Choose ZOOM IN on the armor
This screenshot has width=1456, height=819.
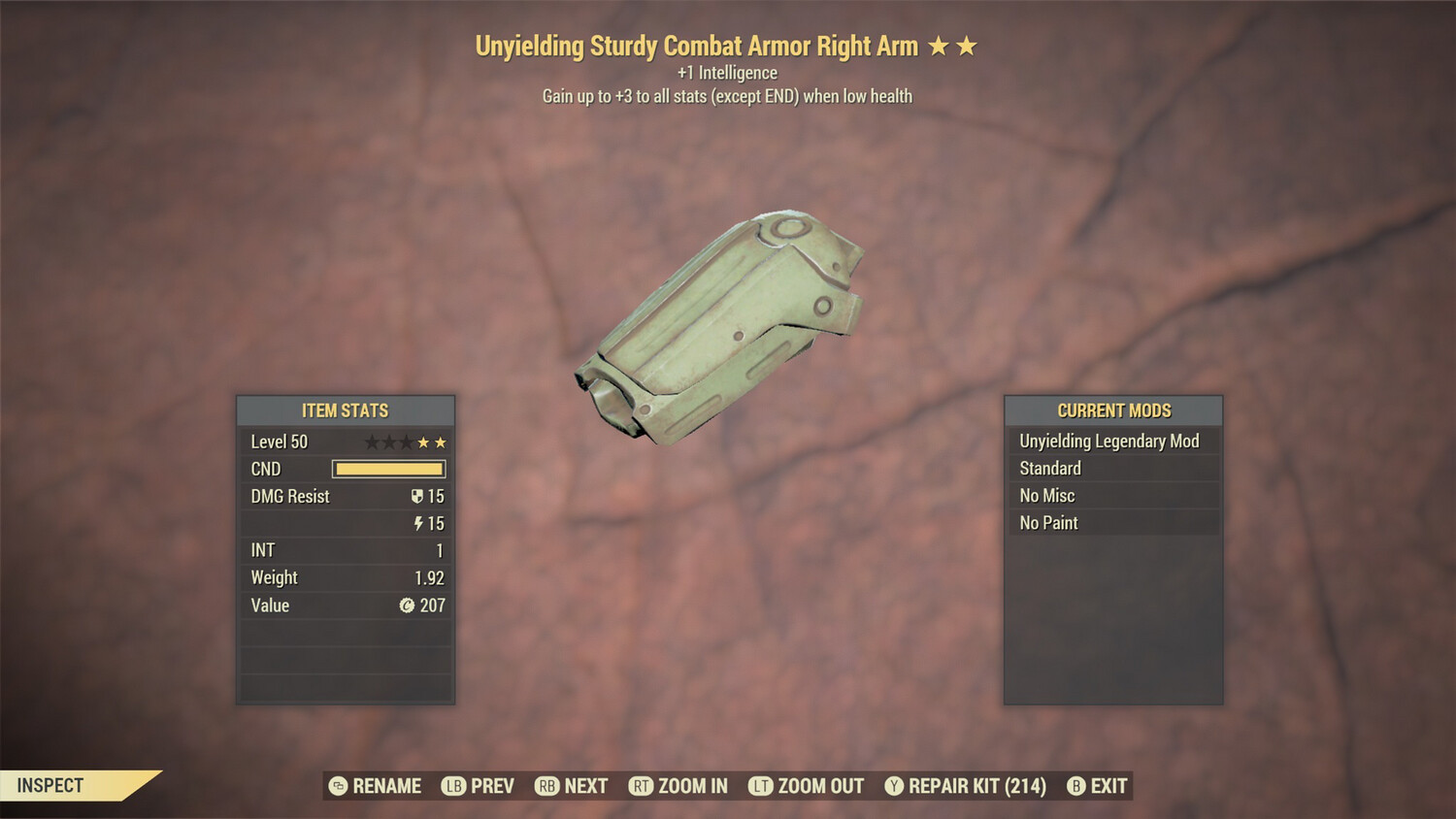[x=678, y=786]
